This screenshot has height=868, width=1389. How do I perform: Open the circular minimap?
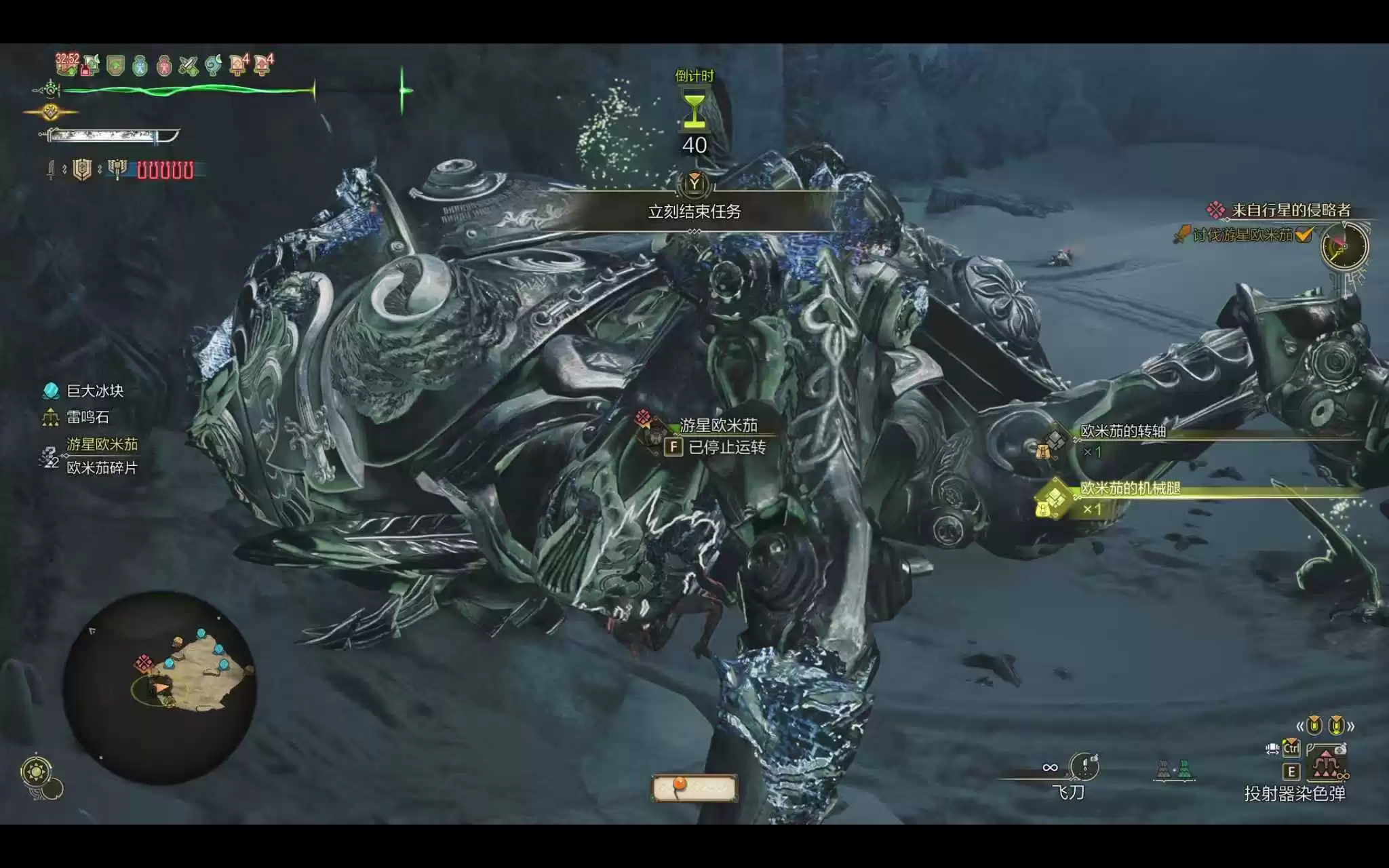(x=160, y=687)
